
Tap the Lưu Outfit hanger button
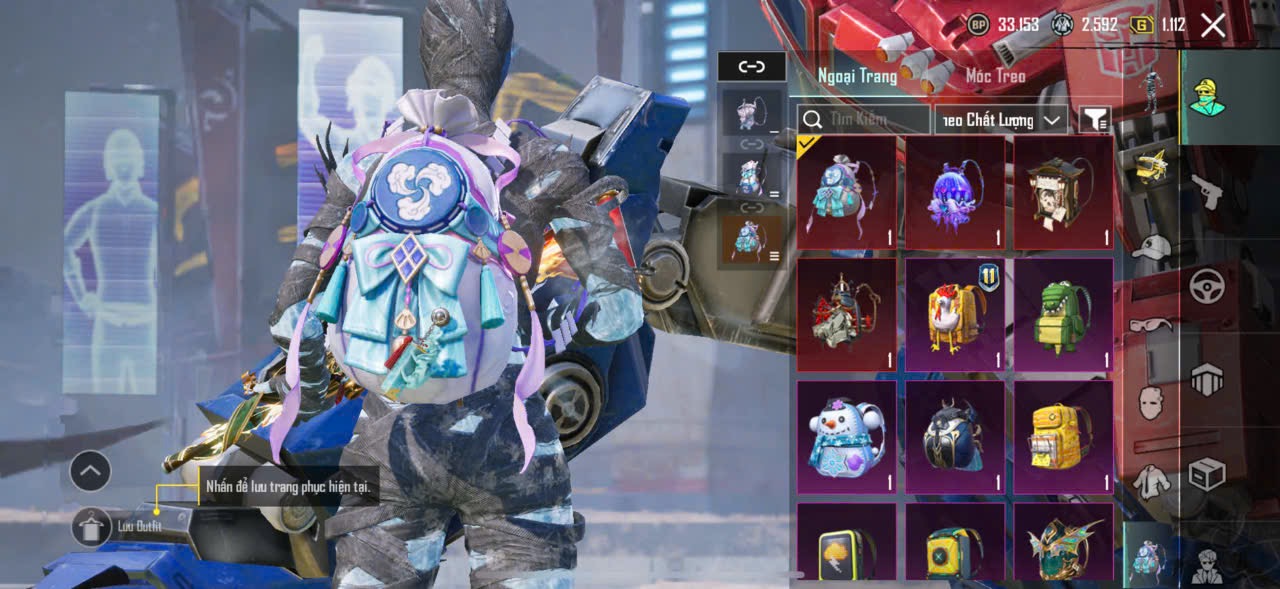pos(91,527)
